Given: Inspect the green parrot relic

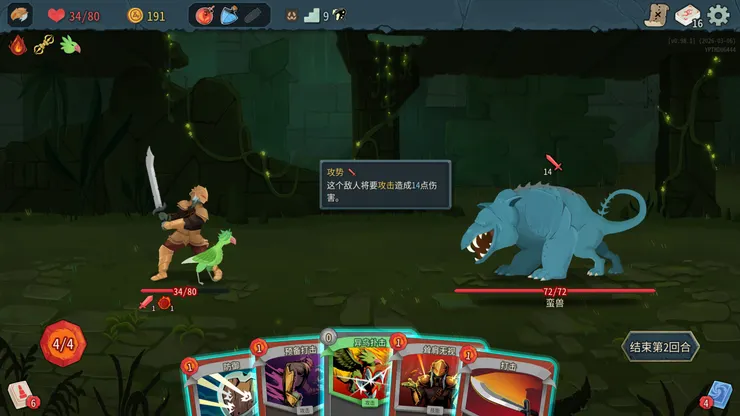Looking at the screenshot, I should (x=69, y=44).
